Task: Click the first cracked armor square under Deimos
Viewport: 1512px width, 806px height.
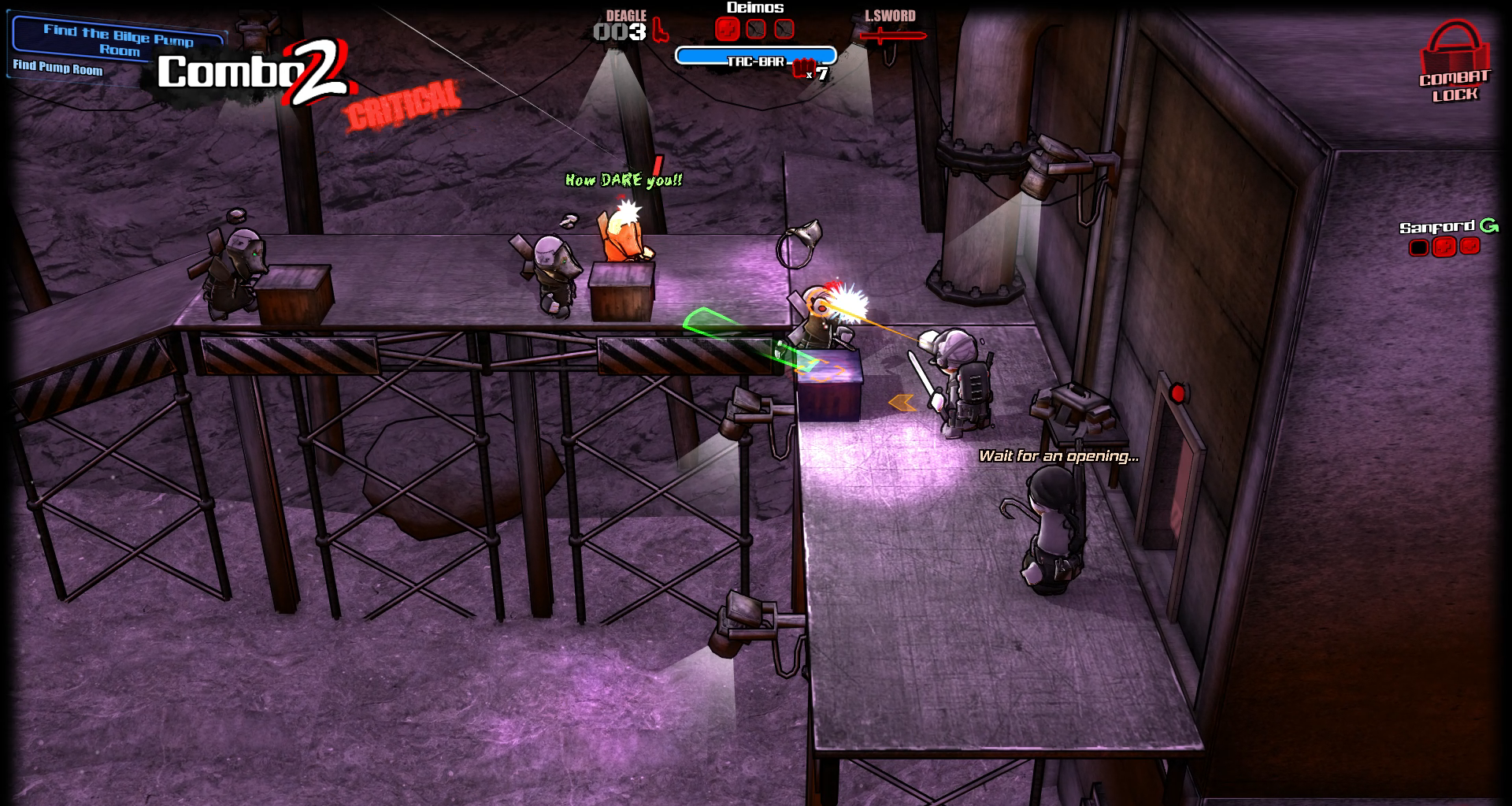Action: click(x=755, y=29)
